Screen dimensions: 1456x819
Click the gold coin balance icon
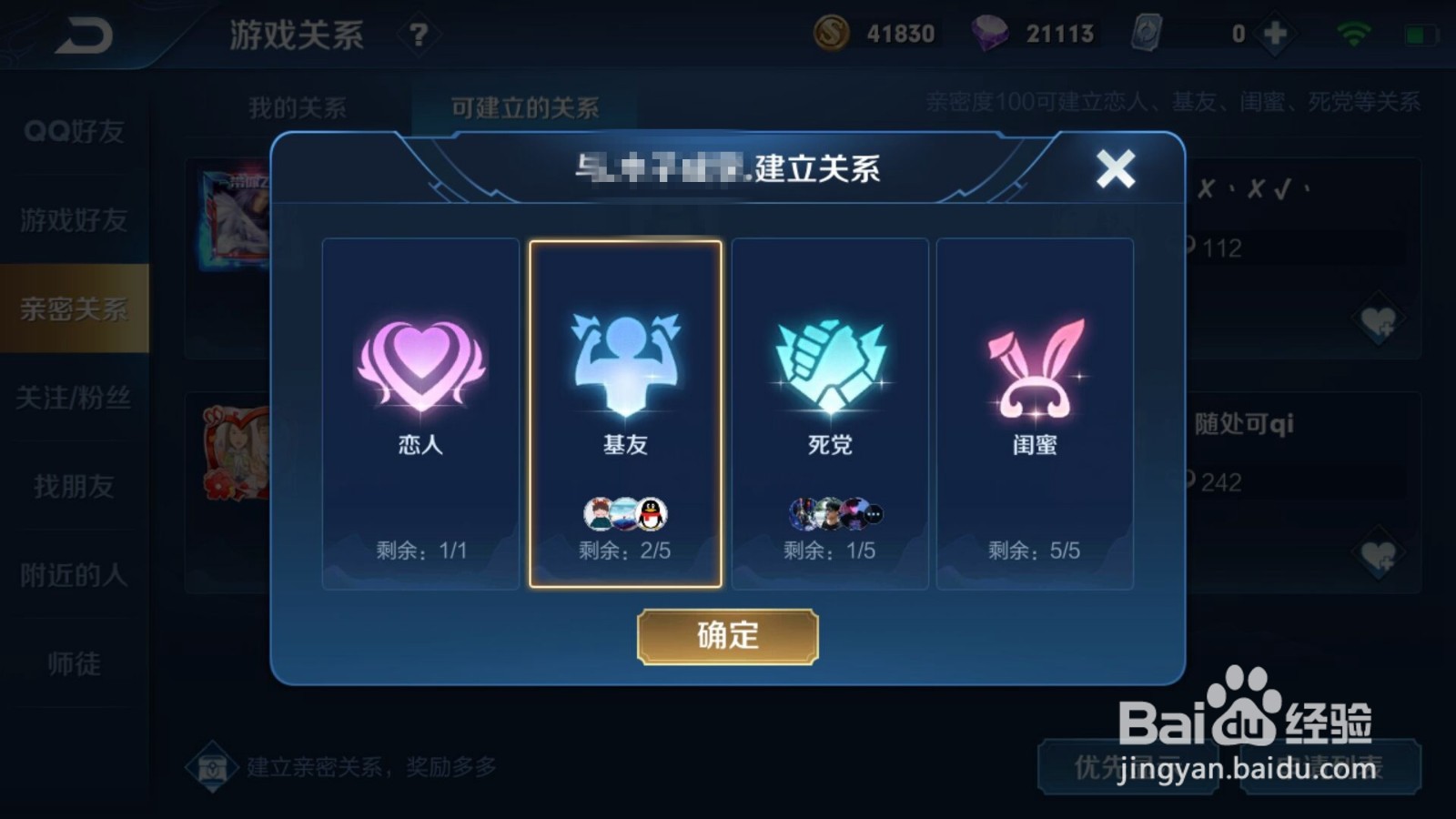[x=833, y=32]
